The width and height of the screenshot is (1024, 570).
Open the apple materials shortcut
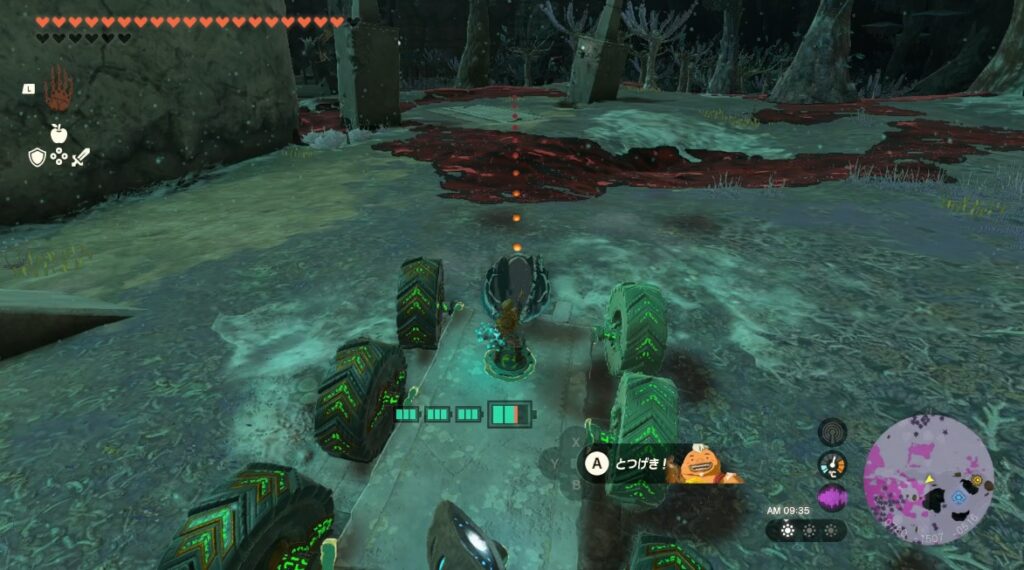58,133
